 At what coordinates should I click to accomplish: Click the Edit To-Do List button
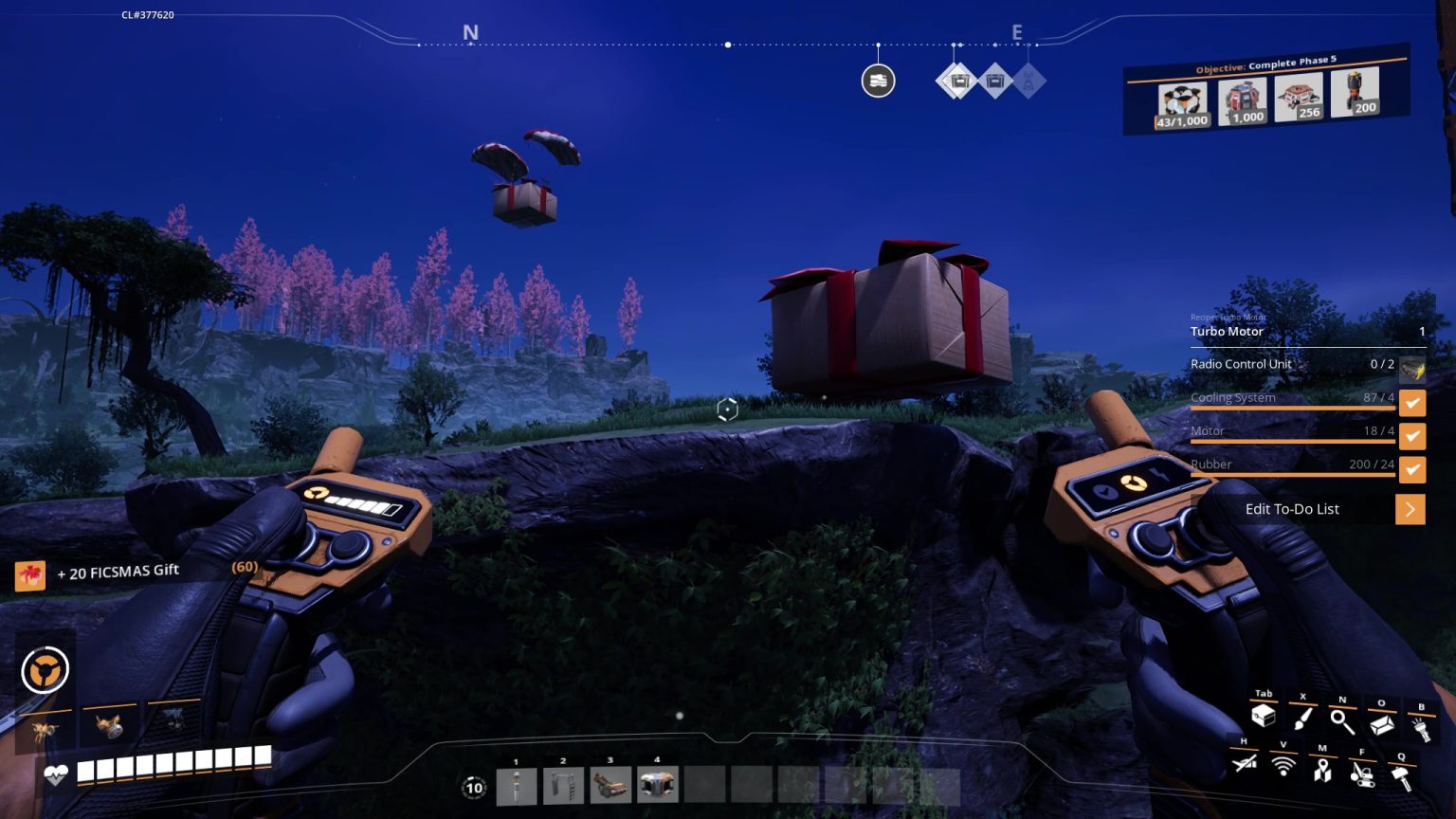tap(1293, 509)
